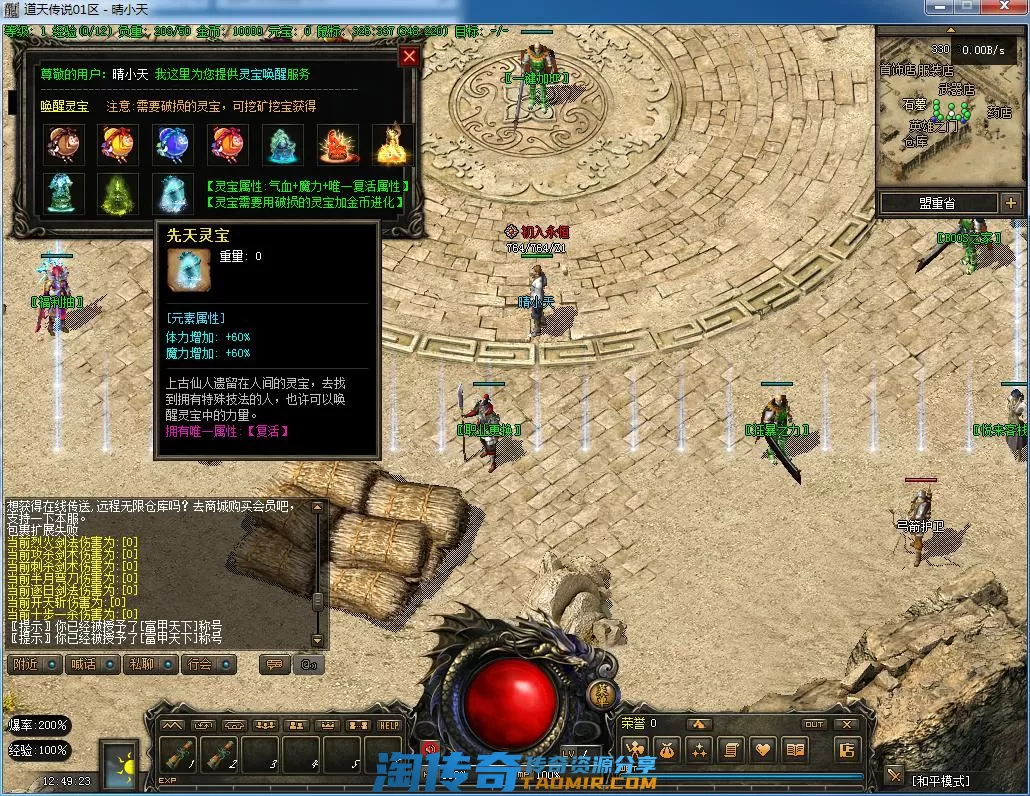Open the 私聊 private chat channel
1030x796 pixels.
click(x=149, y=664)
